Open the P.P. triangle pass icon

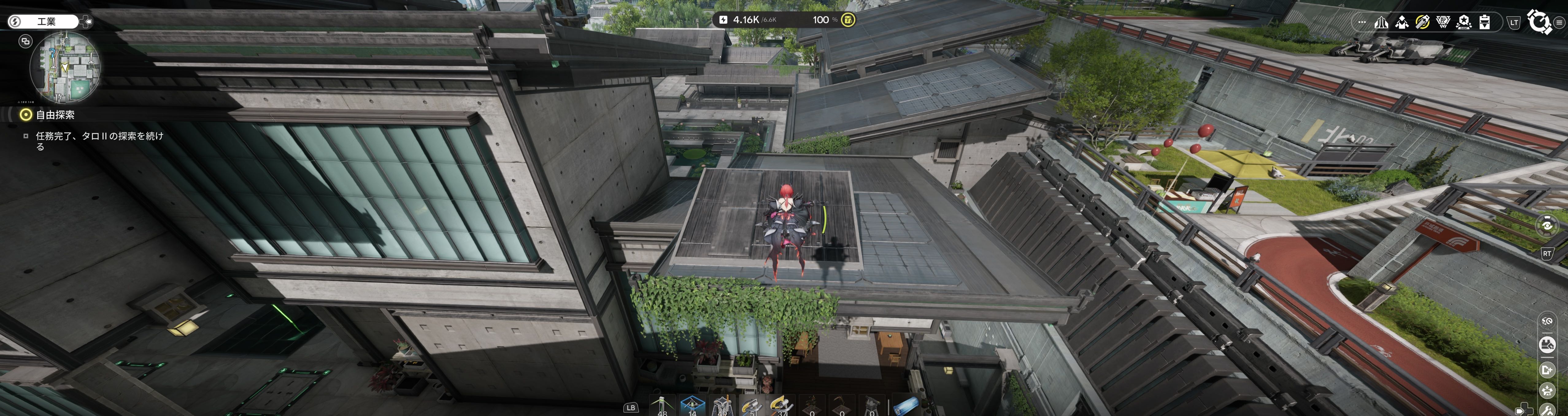tap(1443, 22)
